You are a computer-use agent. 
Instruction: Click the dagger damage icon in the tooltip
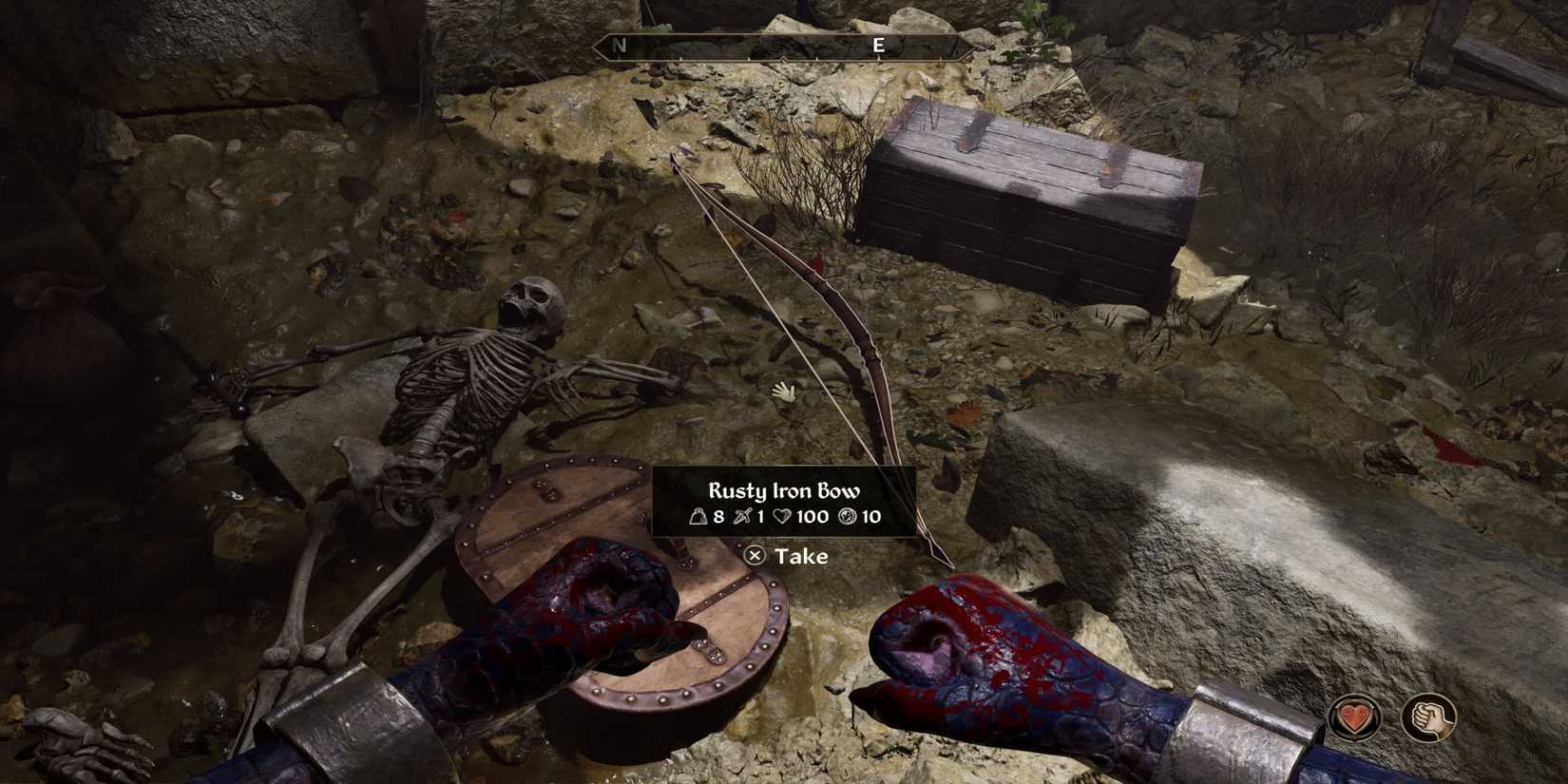[742, 517]
